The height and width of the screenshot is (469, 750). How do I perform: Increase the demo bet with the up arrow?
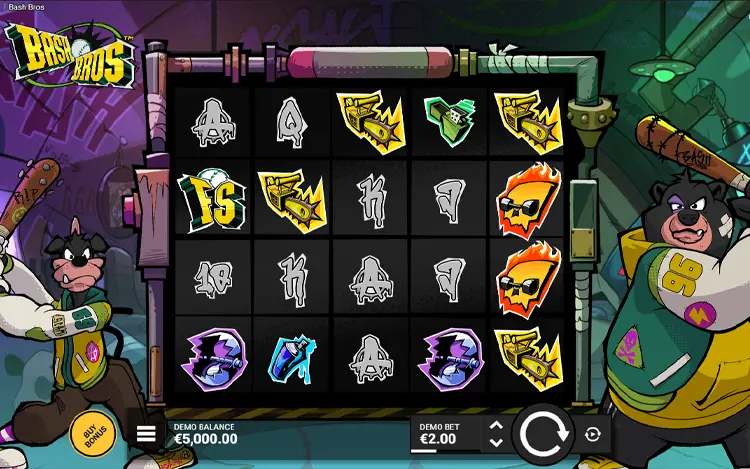[496, 426]
